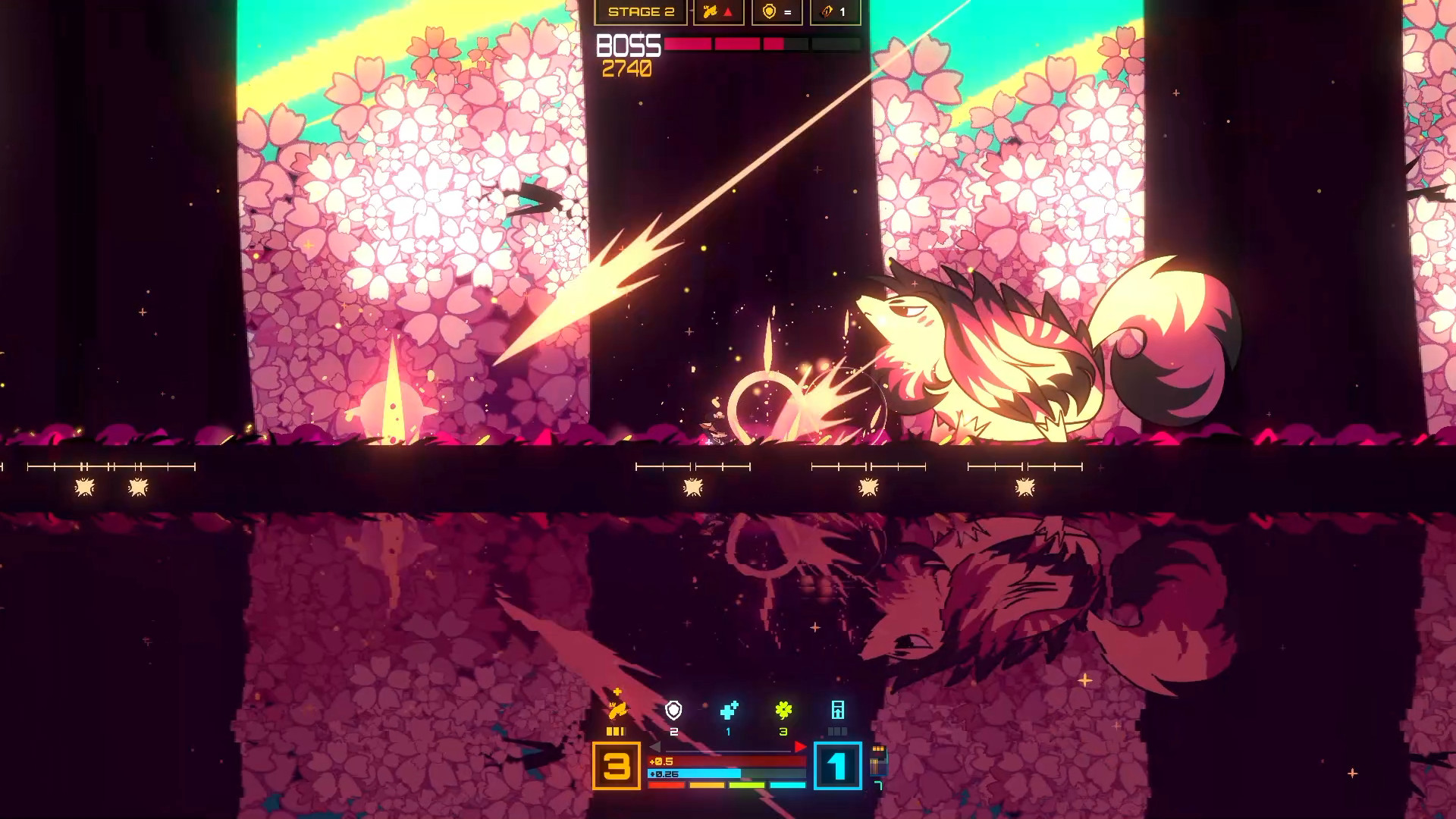Select the white shield defense stat icon
The image size is (1456, 819).
pyautogui.click(x=673, y=711)
